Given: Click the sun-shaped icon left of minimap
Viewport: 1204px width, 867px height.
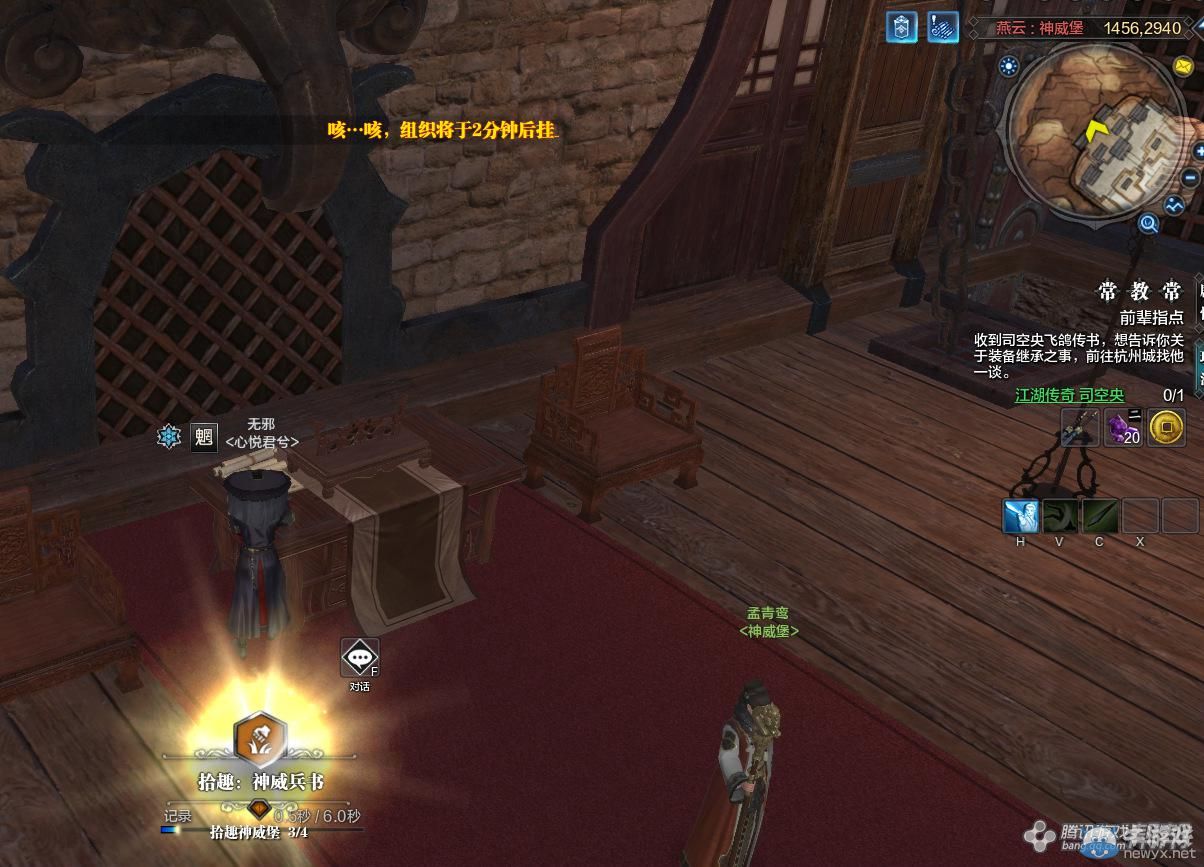Looking at the screenshot, I should pos(1008,67).
